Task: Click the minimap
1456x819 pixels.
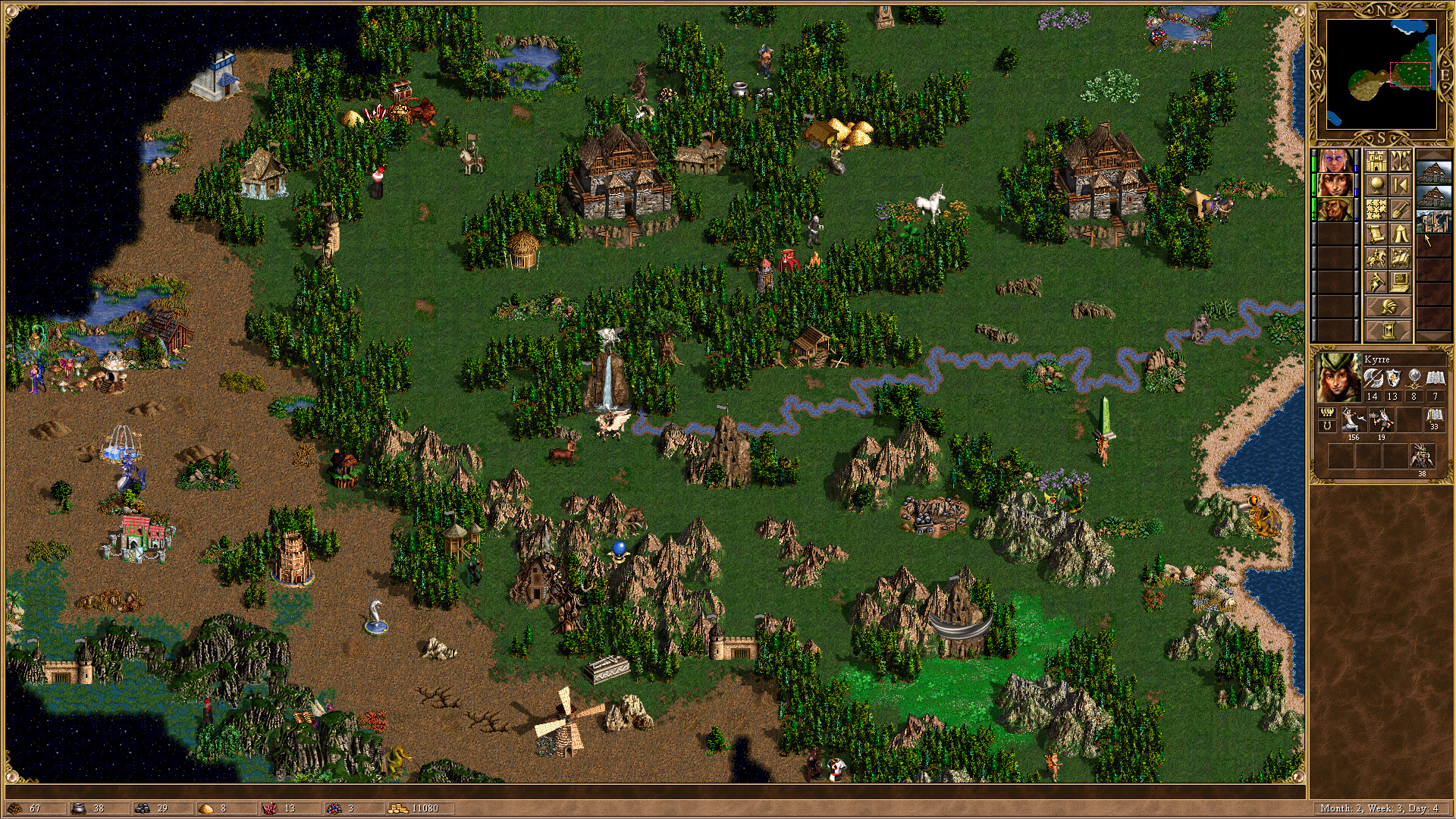Action: pos(1381,74)
